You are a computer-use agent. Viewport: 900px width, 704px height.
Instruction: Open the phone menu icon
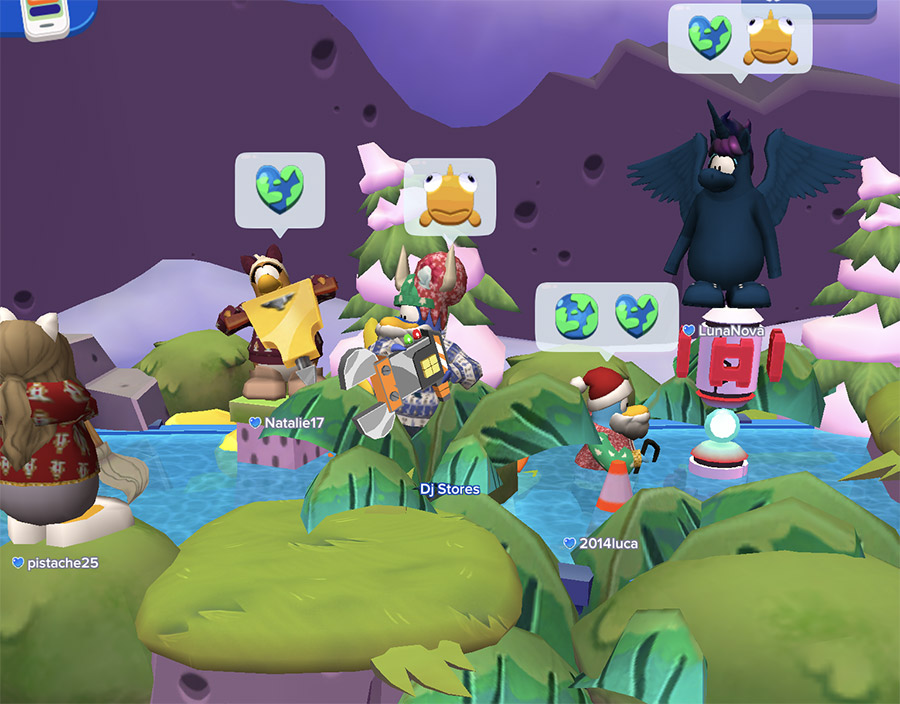pos(40,19)
